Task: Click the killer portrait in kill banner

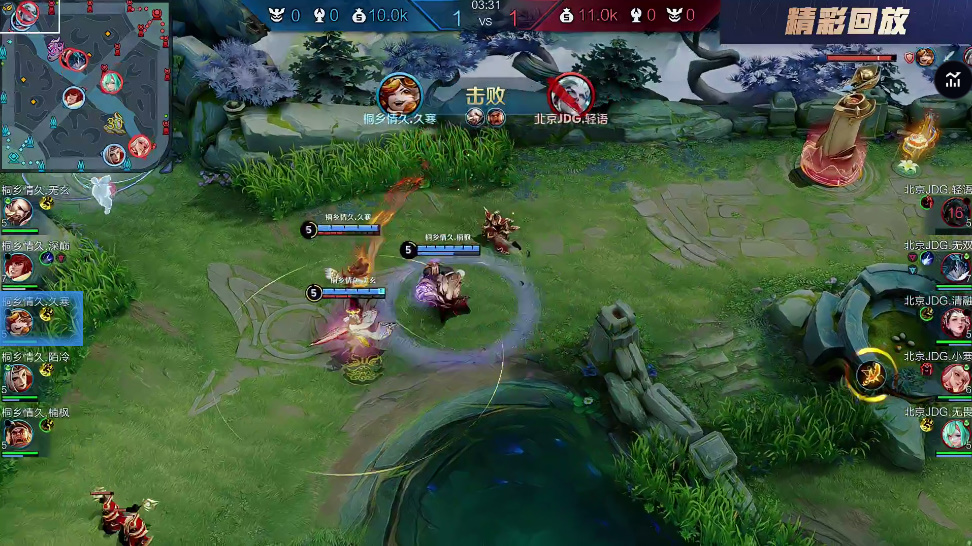Action: point(399,94)
